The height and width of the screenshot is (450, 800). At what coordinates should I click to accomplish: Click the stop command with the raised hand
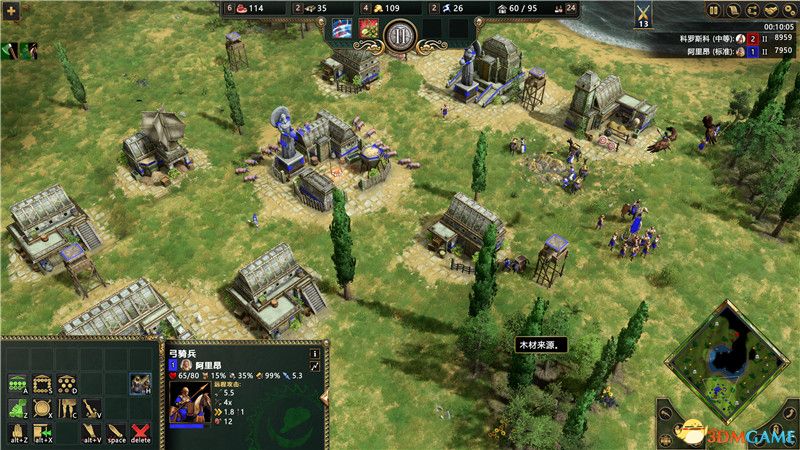pyautogui.click(x=17, y=432)
